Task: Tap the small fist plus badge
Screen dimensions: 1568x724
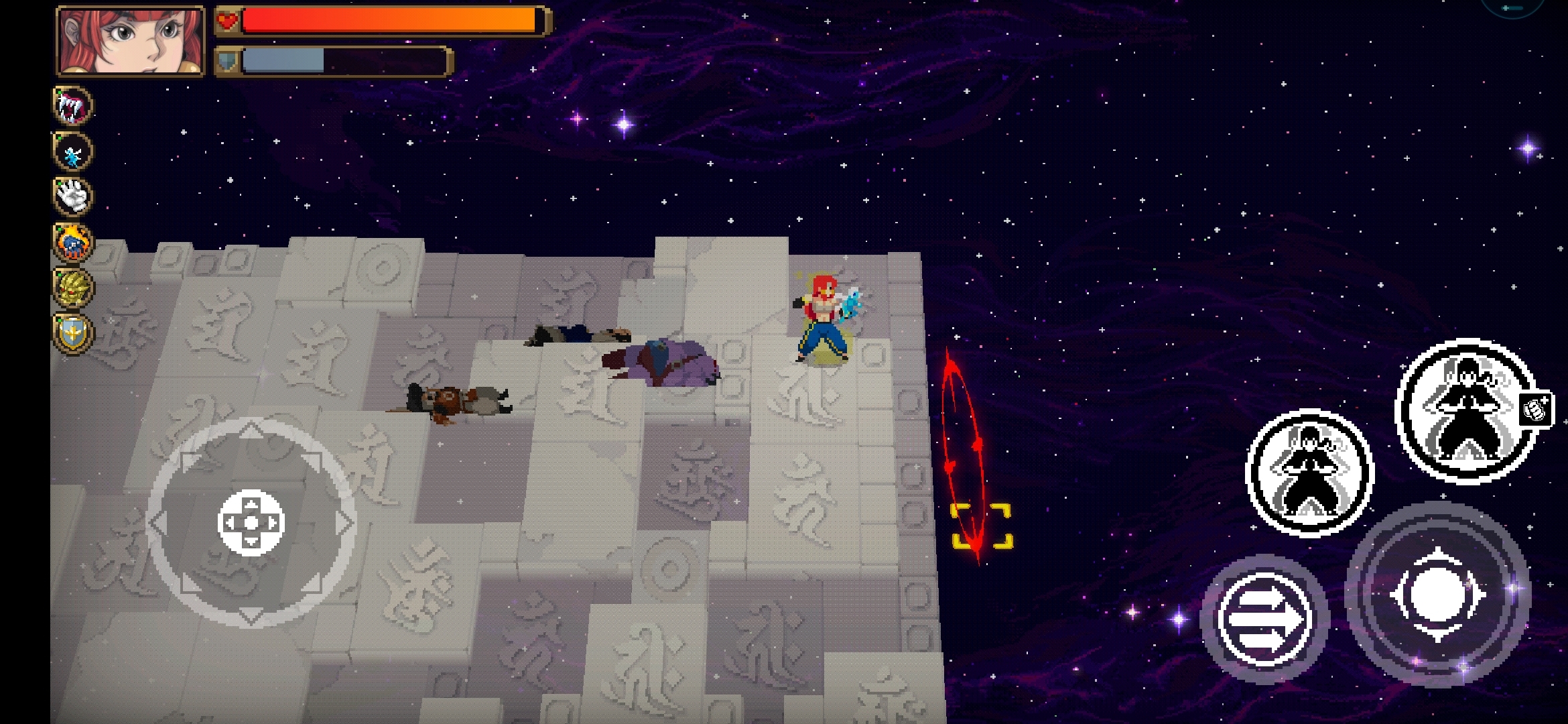Action: [x=1536, y=408]
